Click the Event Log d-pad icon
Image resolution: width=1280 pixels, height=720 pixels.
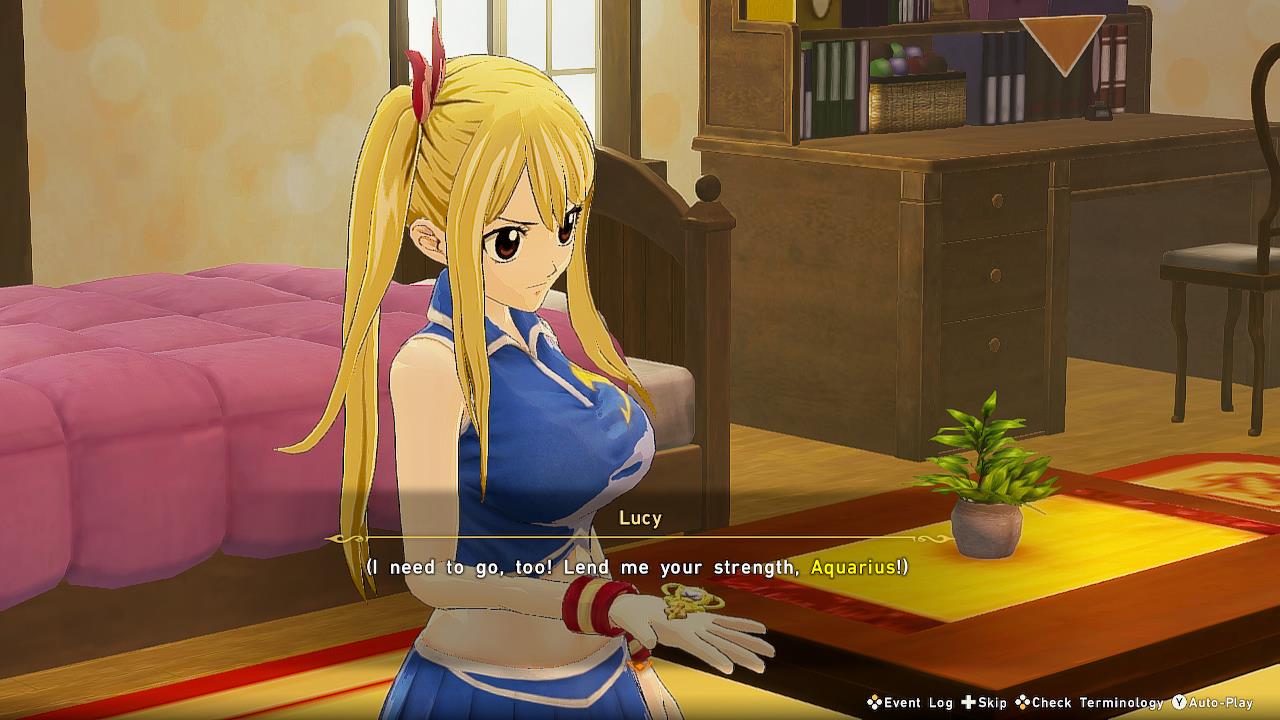click(x=873, y=703)
